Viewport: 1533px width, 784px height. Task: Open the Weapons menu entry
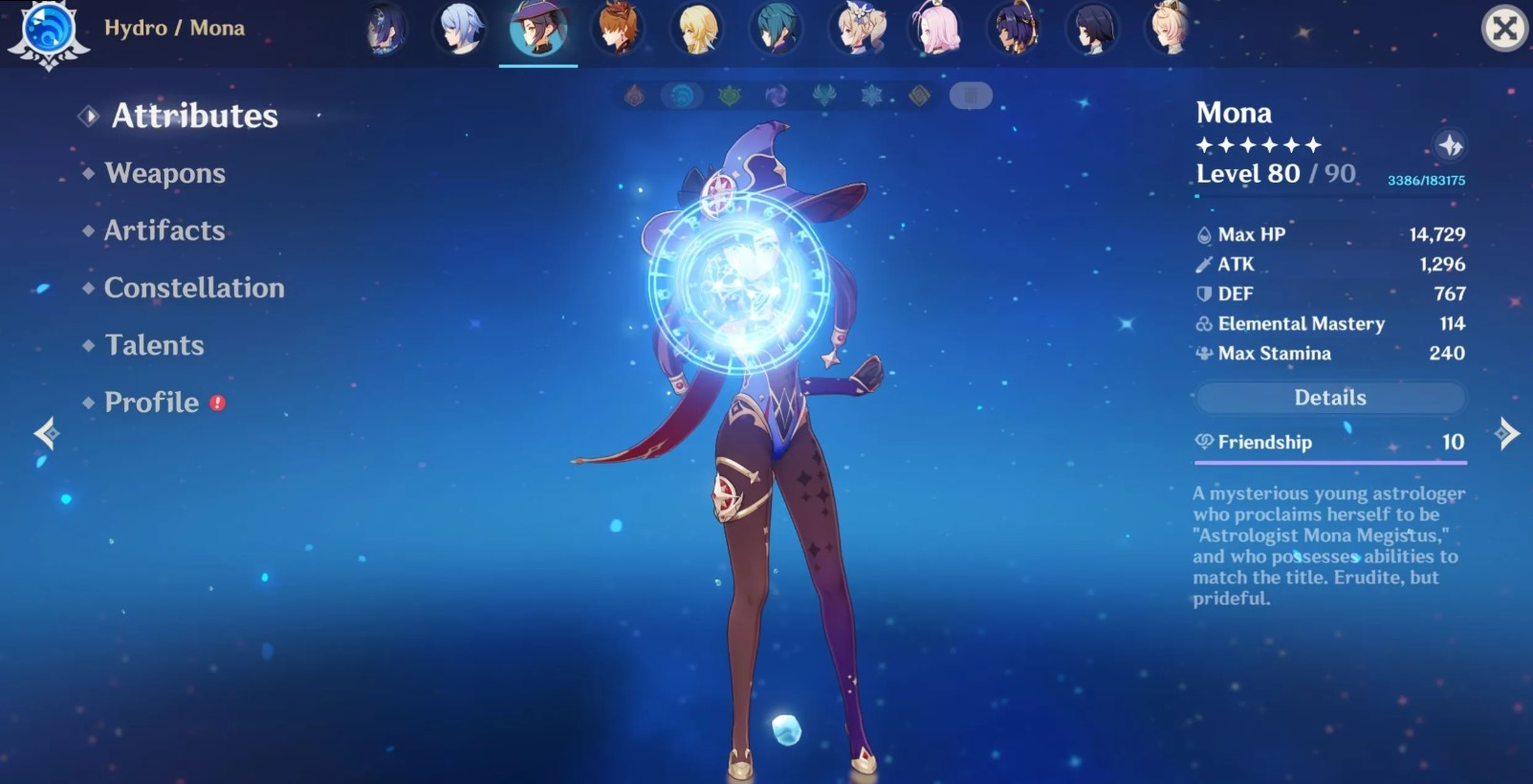pos(164,173)
